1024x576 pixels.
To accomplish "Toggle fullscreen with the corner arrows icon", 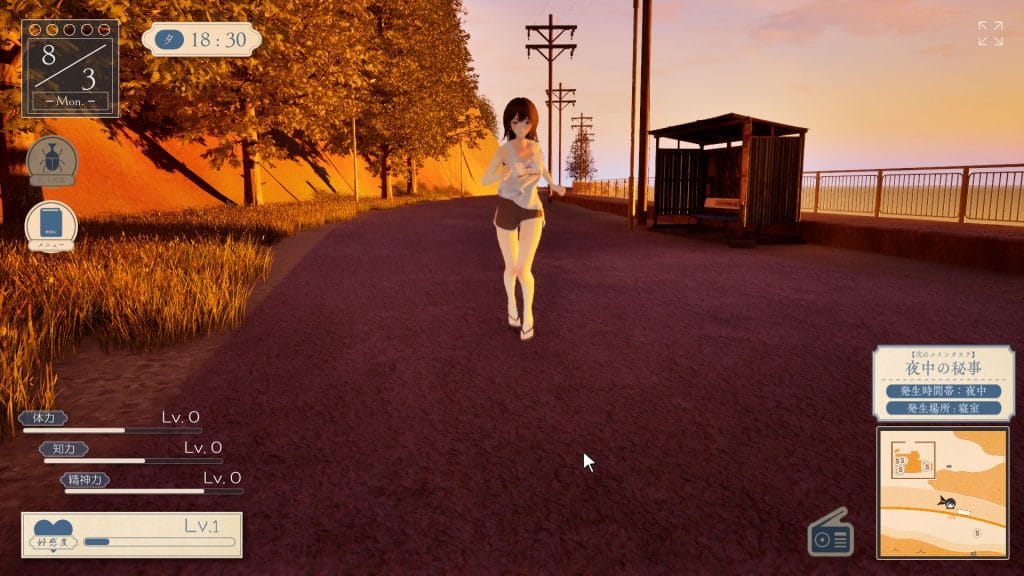I will click(x=990, y=33).
